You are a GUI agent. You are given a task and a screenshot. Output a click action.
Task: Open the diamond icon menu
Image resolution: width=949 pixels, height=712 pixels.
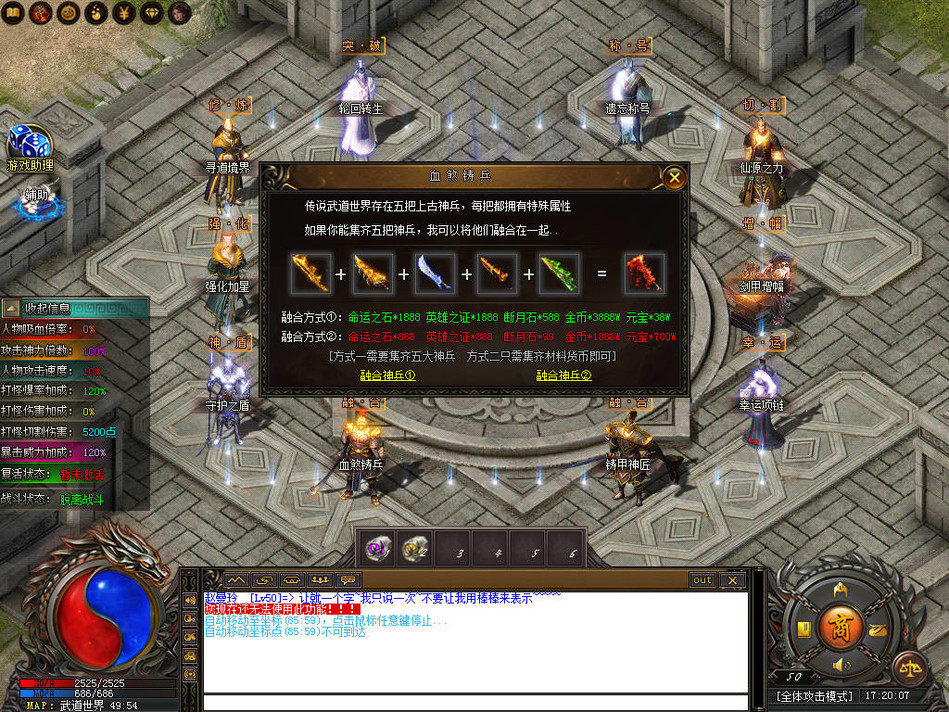point(152,12)
